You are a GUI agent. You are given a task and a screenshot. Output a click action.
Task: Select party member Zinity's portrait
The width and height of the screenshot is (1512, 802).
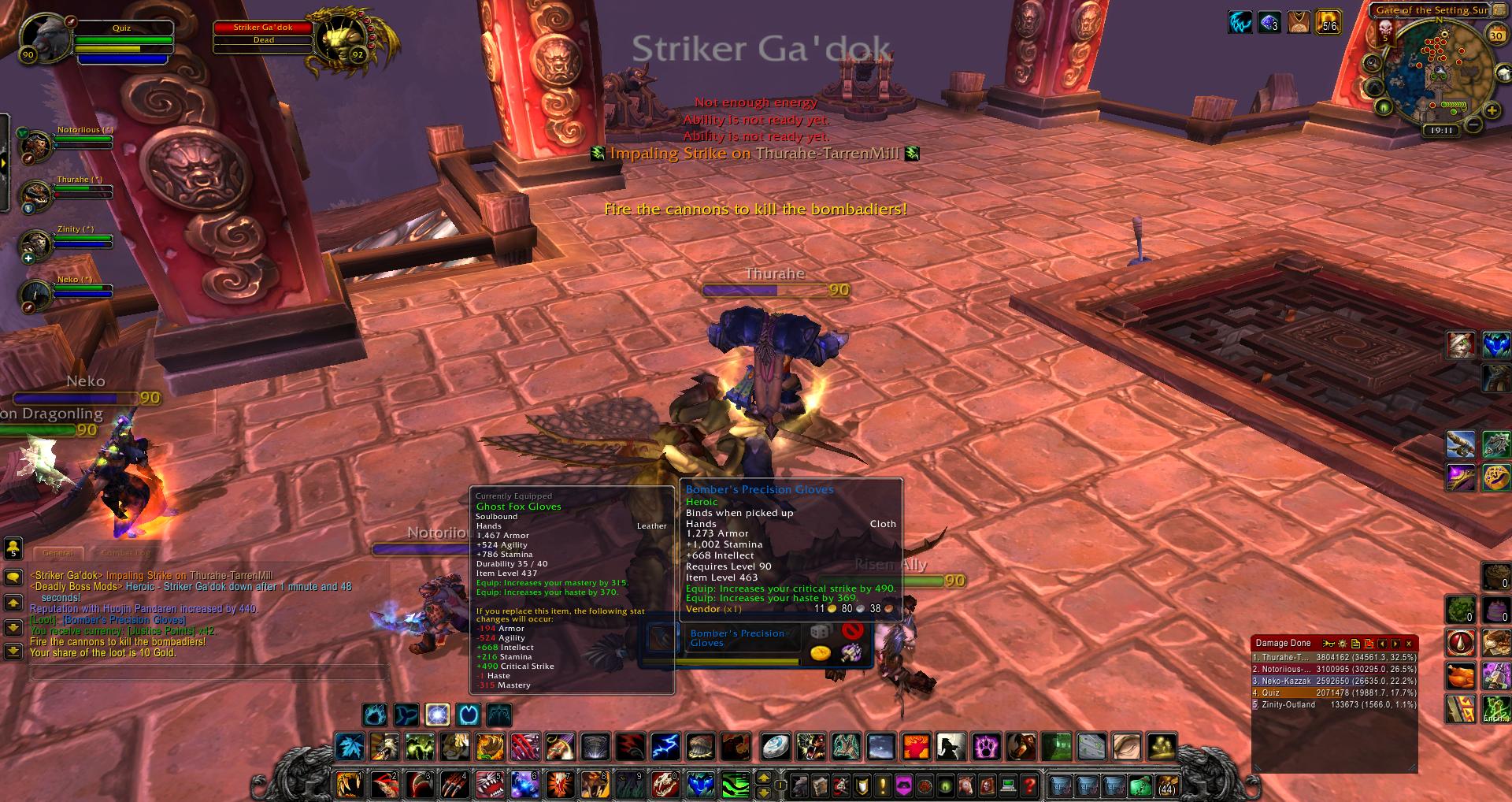[x=36, y=245]
